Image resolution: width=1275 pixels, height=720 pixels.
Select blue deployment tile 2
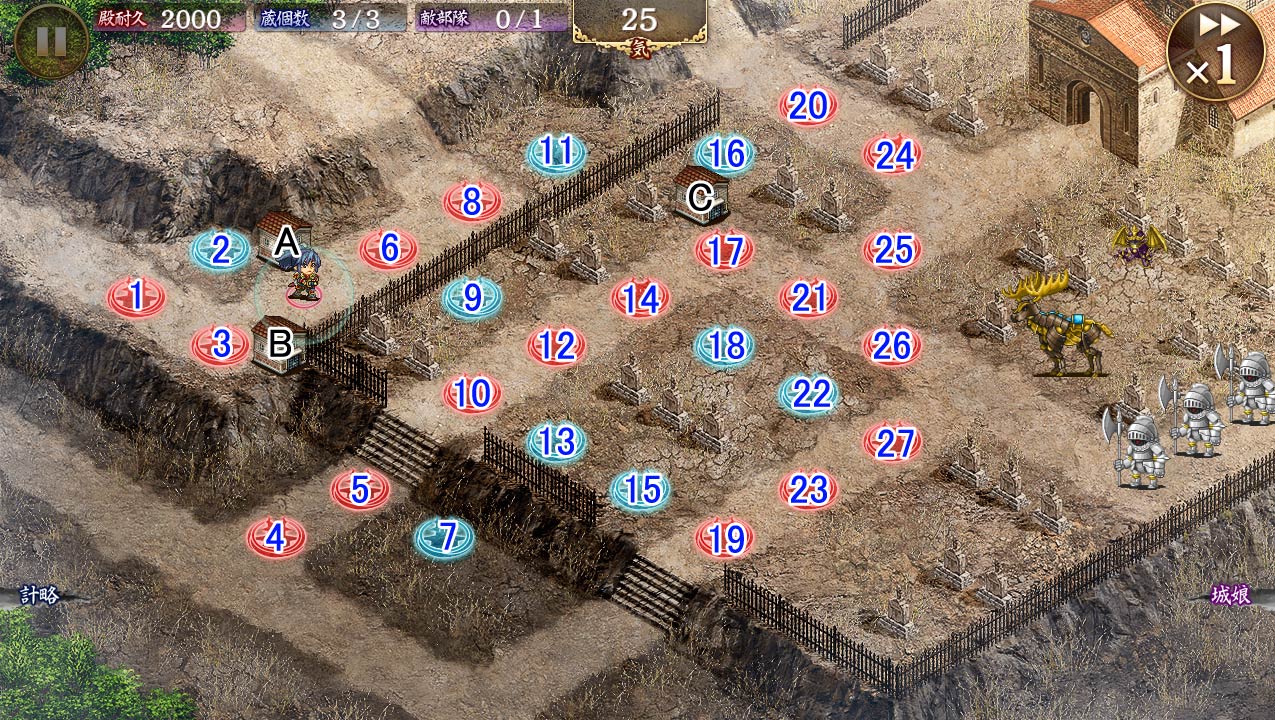click(x=221, y=250)
